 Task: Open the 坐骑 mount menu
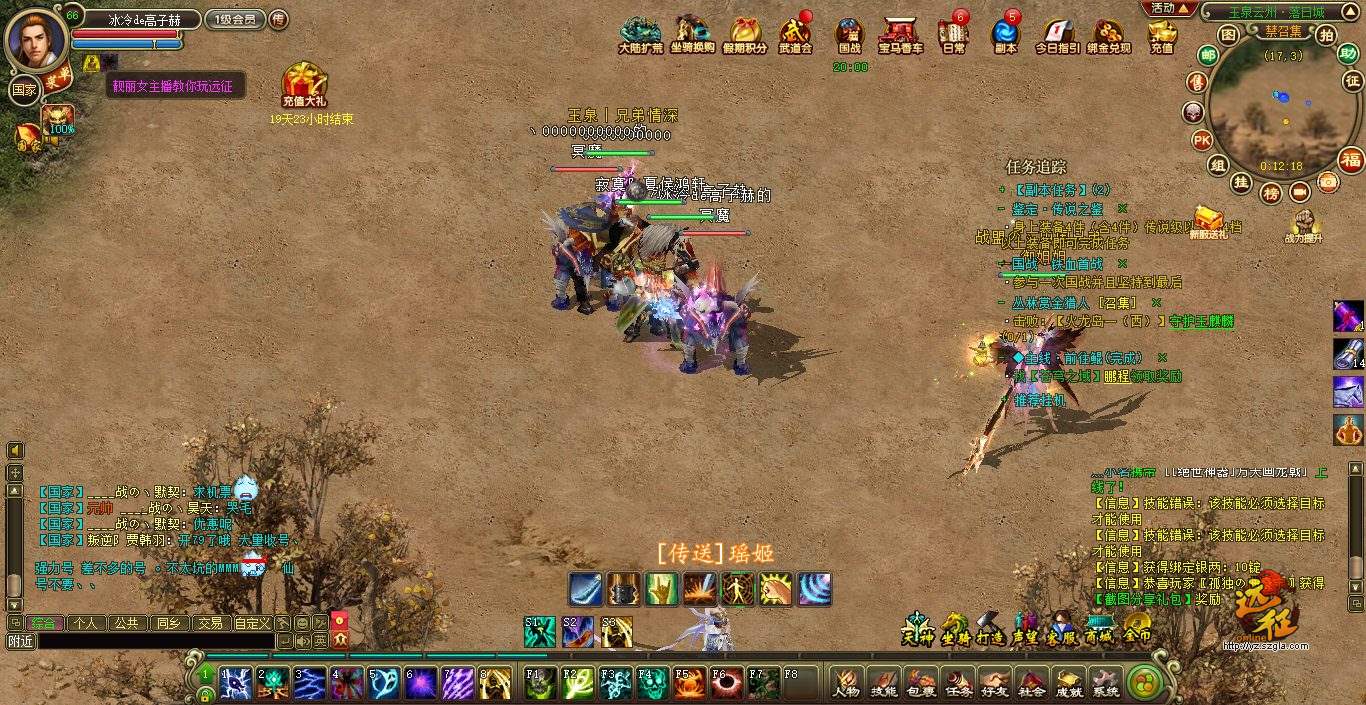(x=955, y=627)
